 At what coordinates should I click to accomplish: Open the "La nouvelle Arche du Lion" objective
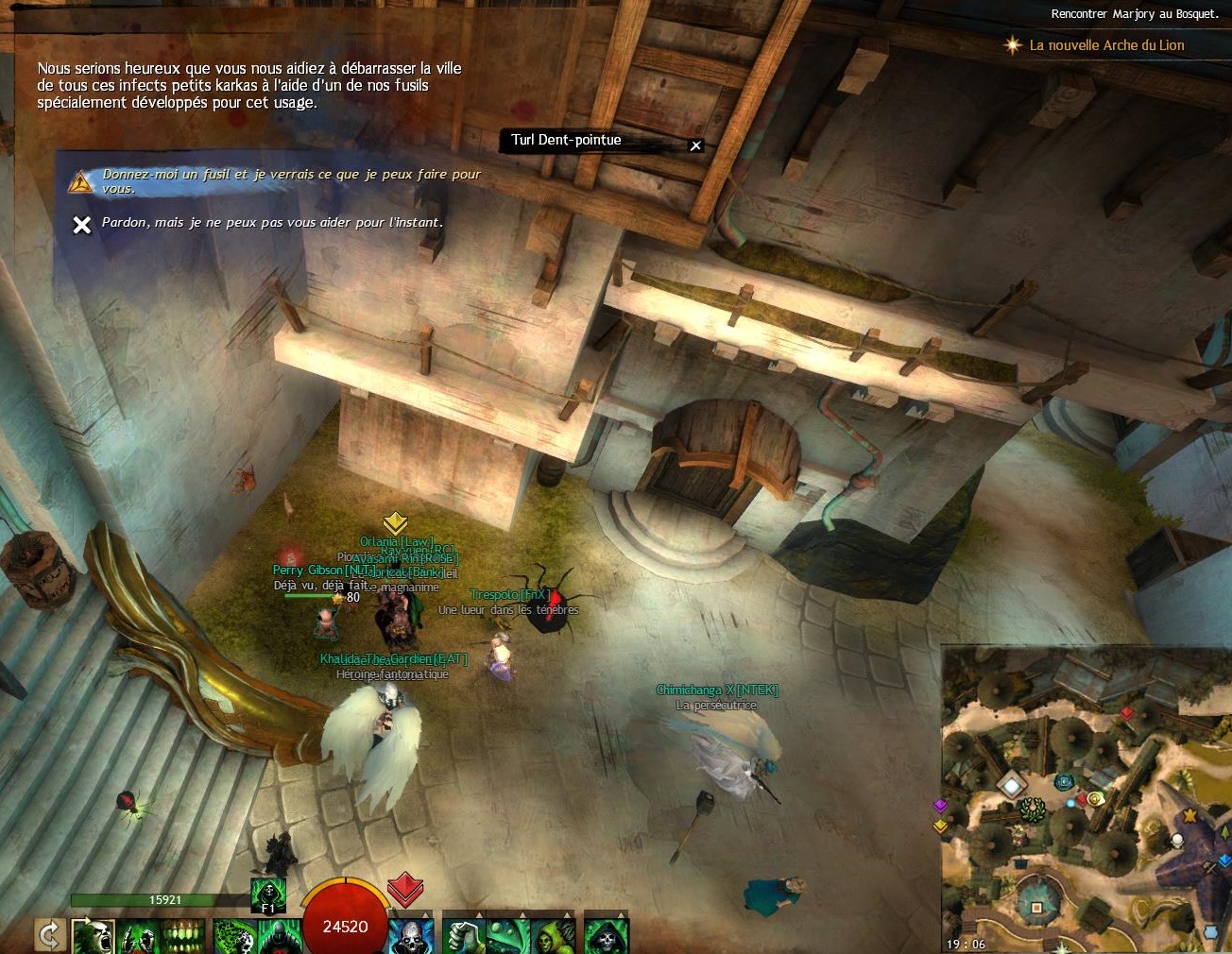pyautogui.click(x=1105, y=45)
